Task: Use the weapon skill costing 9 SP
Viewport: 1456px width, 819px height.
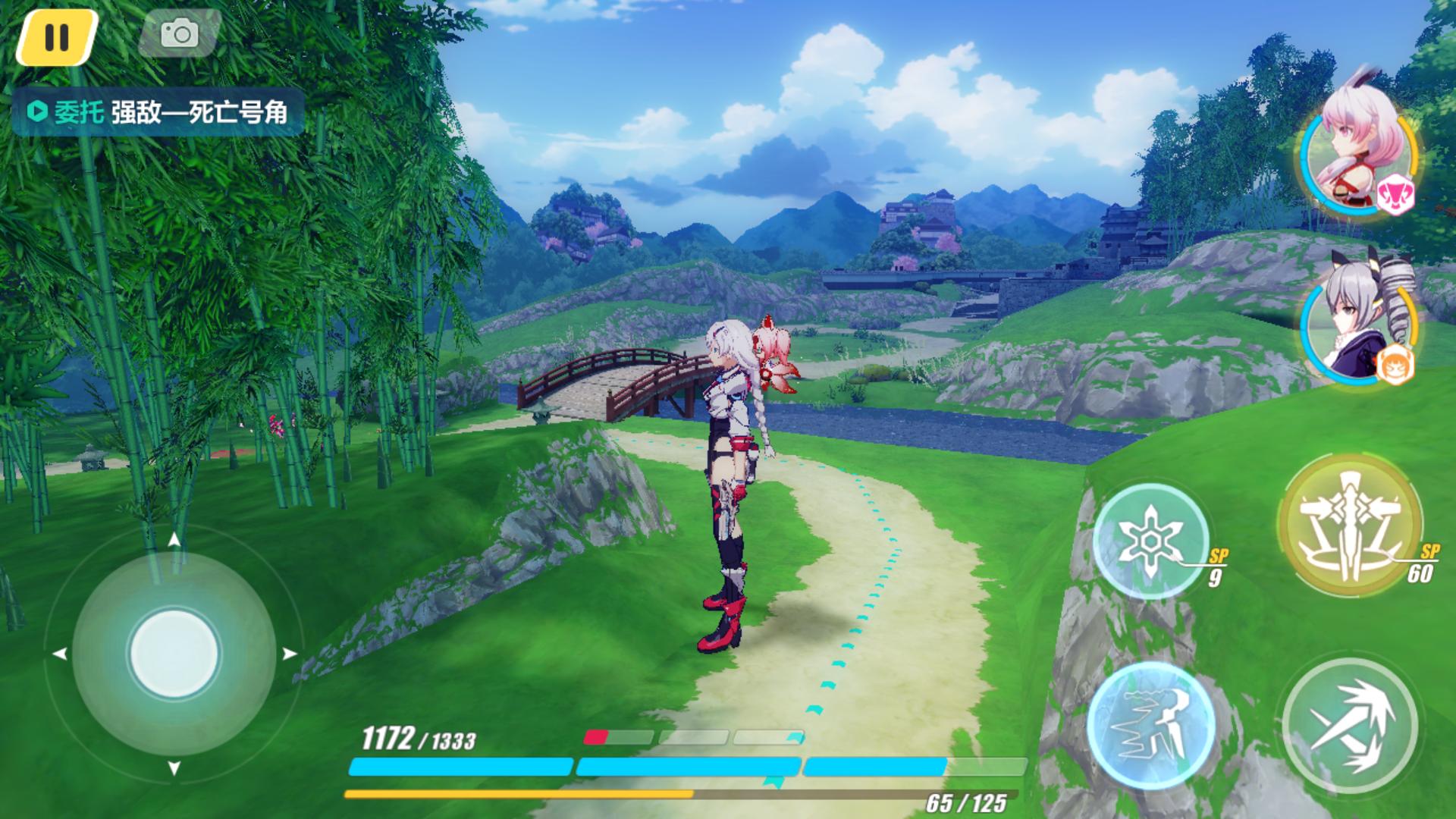Action: pyautogui.click(x=1151, y=541)
